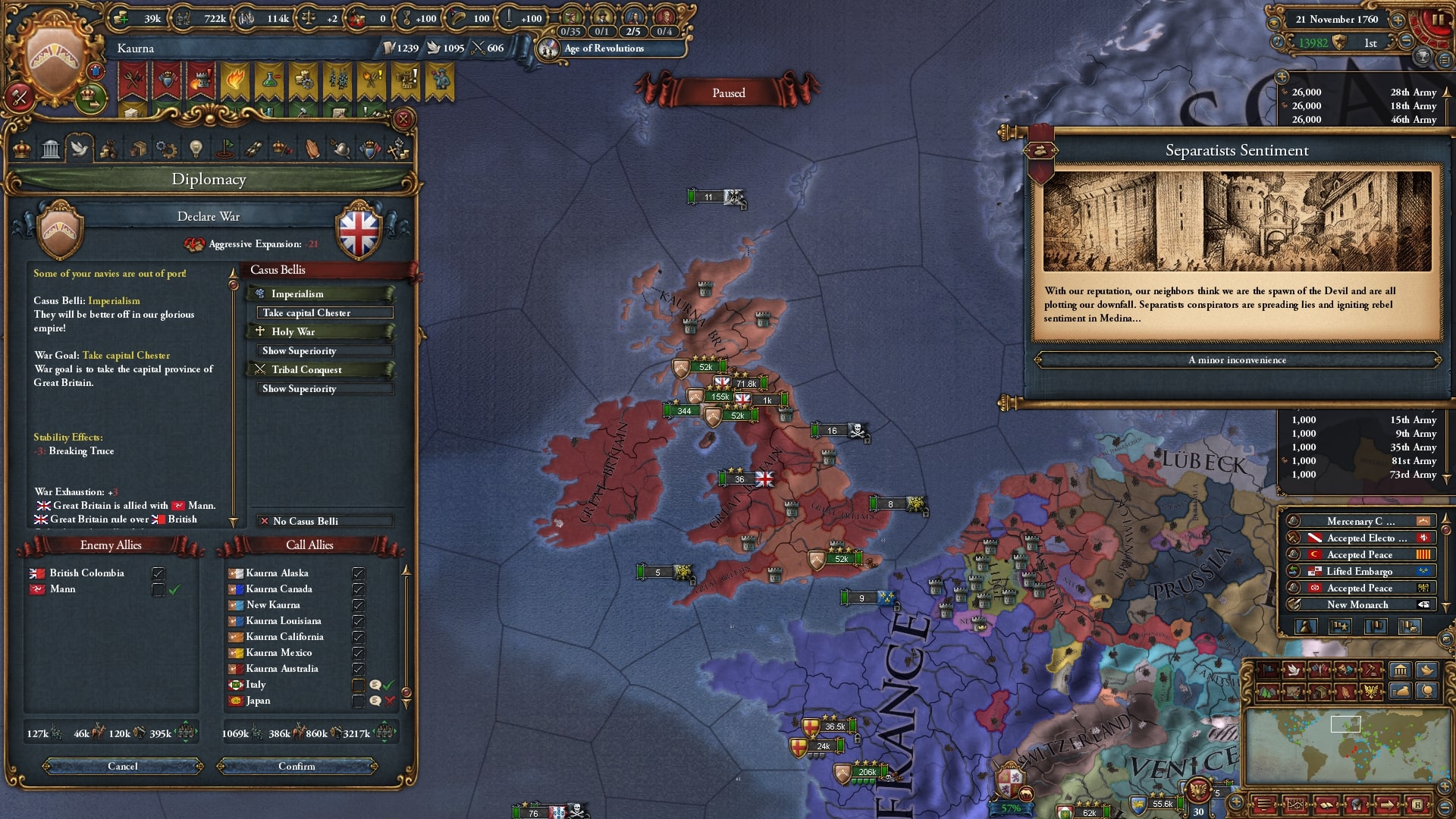The image size is (1456, 819).
Task: Select the Take capital Chester war goal
Action: pos(325,313)
